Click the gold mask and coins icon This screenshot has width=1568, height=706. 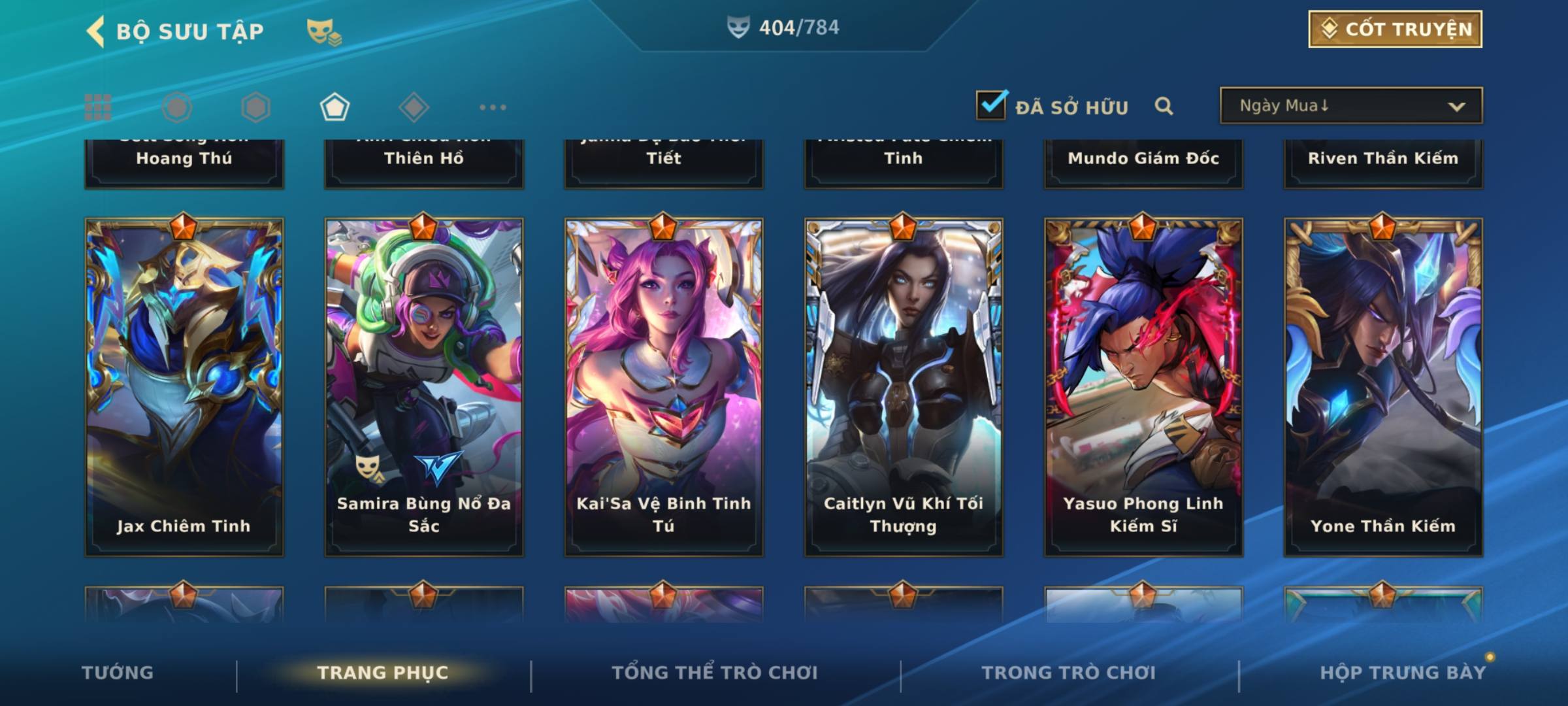323,31
